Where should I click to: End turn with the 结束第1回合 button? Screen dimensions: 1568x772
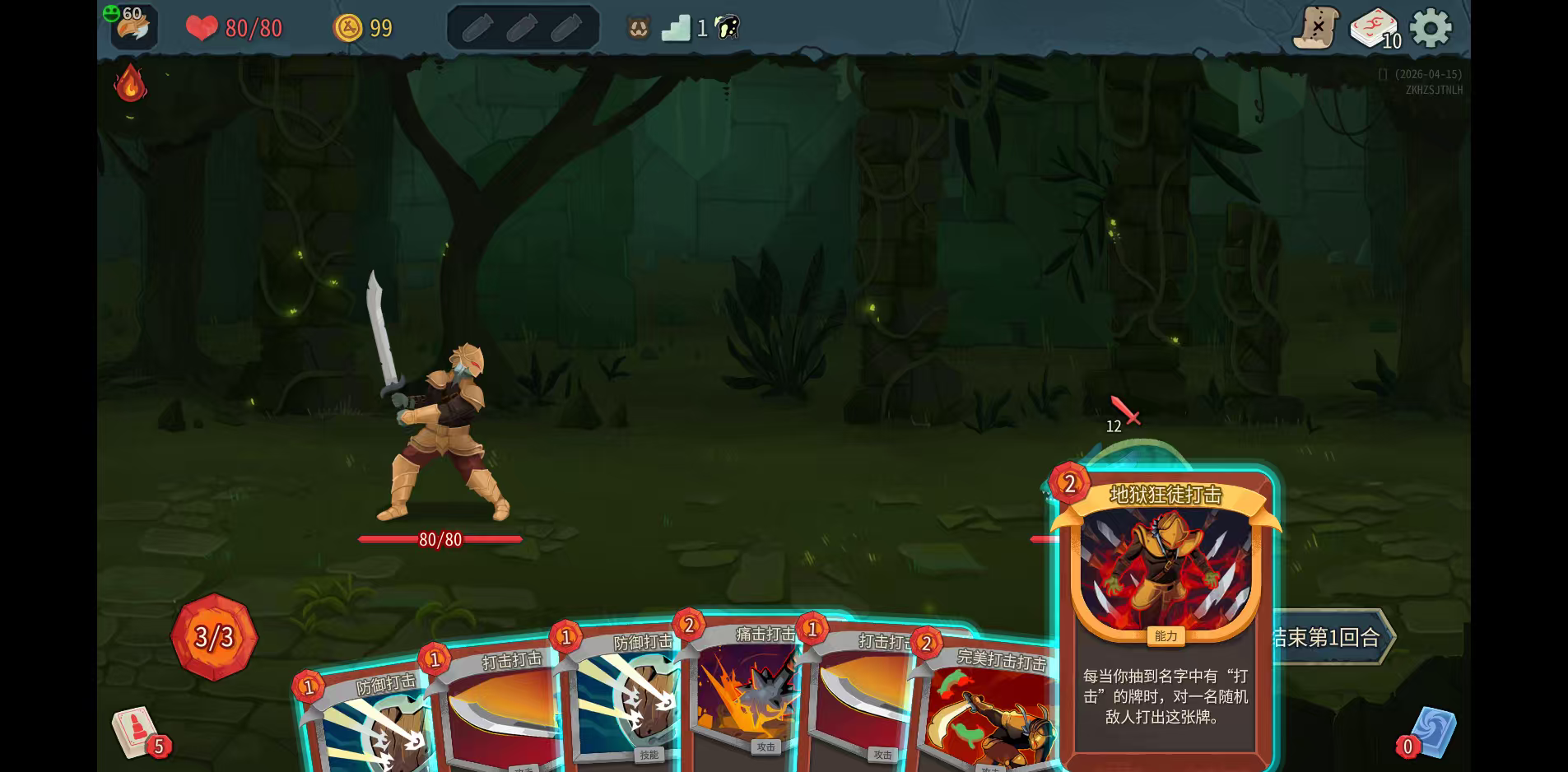[x=1330, y=636]
